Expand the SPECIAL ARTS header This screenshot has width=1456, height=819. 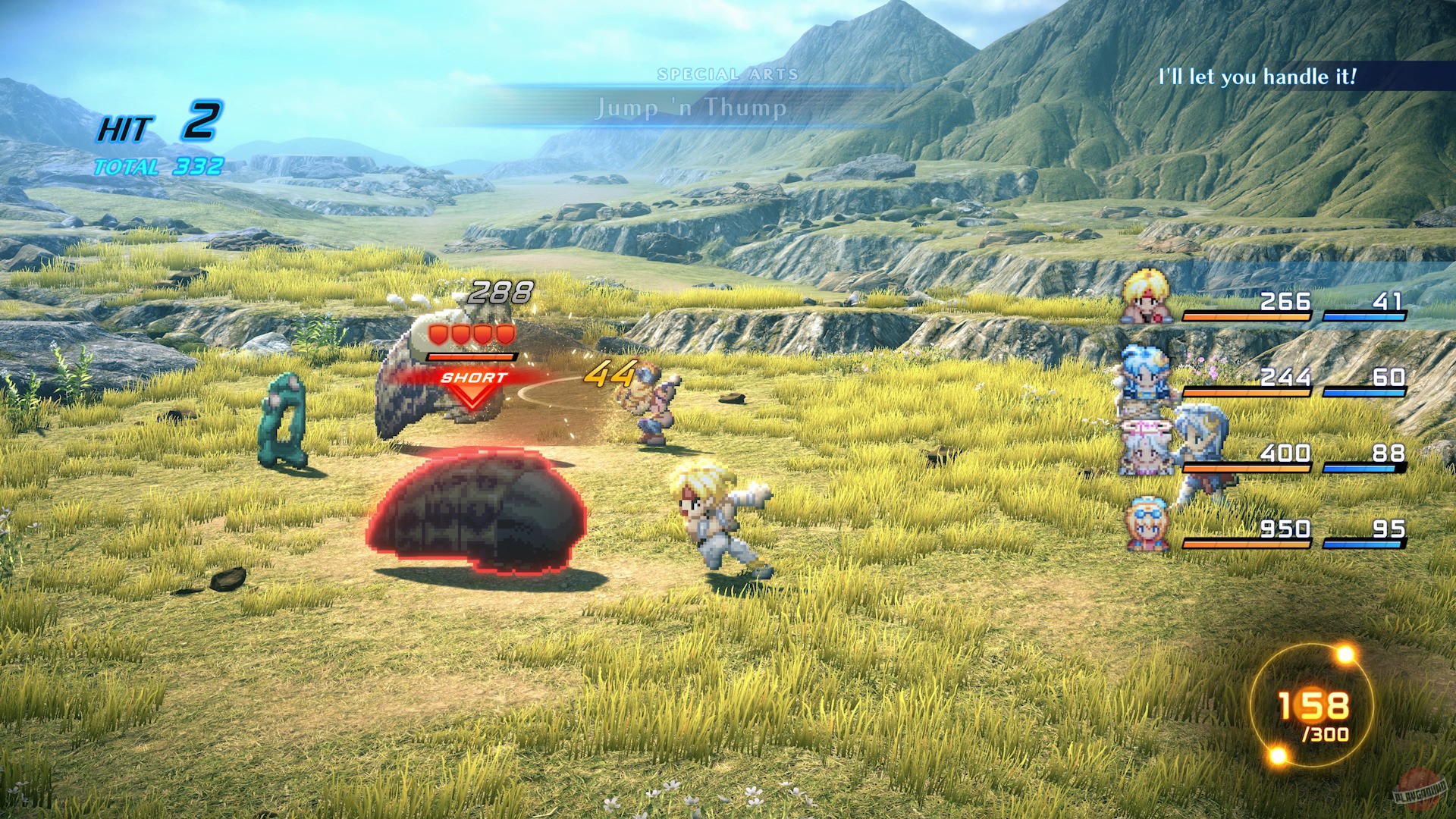click(728, 74)
